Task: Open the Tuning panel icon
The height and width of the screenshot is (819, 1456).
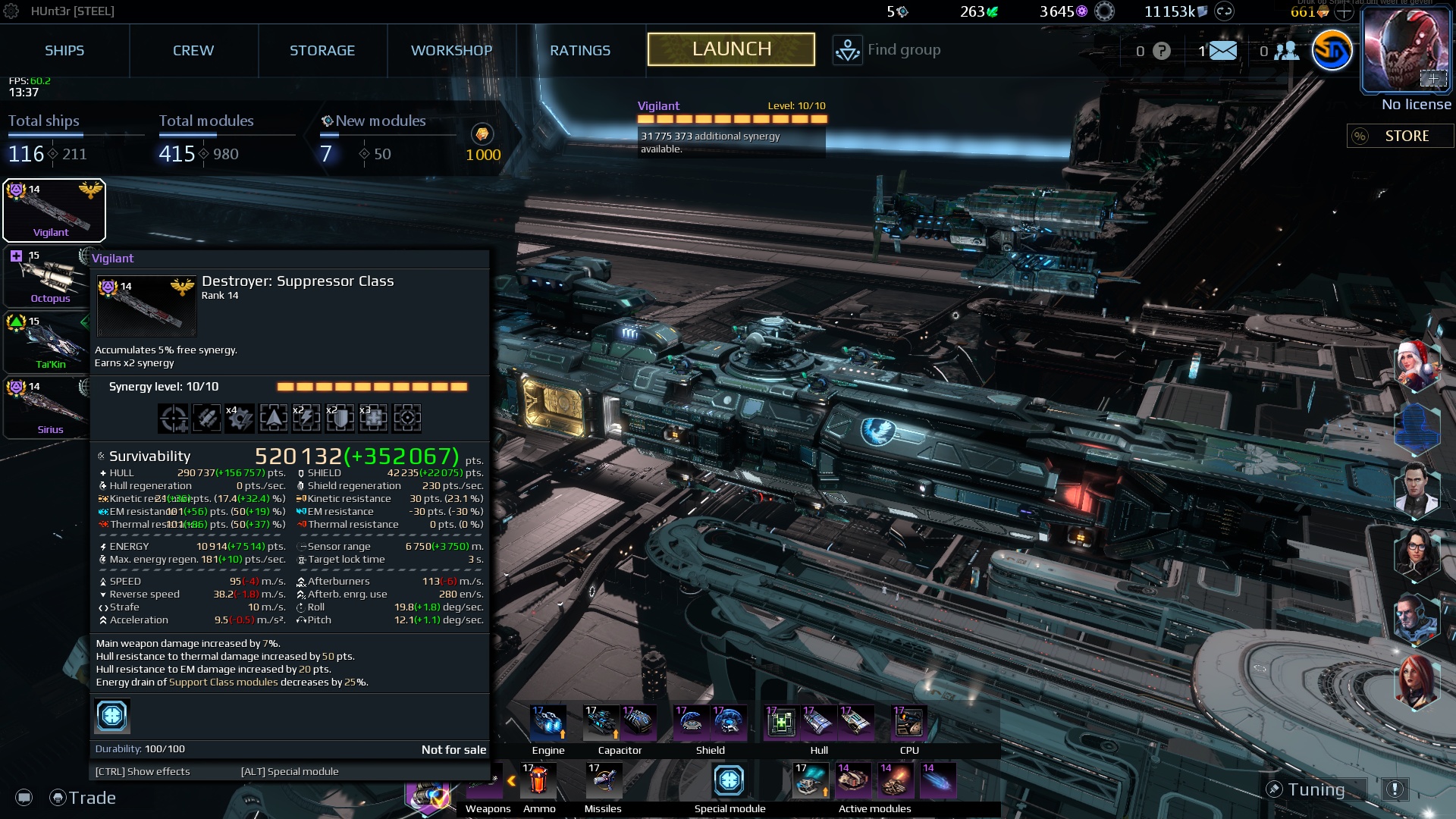Action: (1276, 789)
